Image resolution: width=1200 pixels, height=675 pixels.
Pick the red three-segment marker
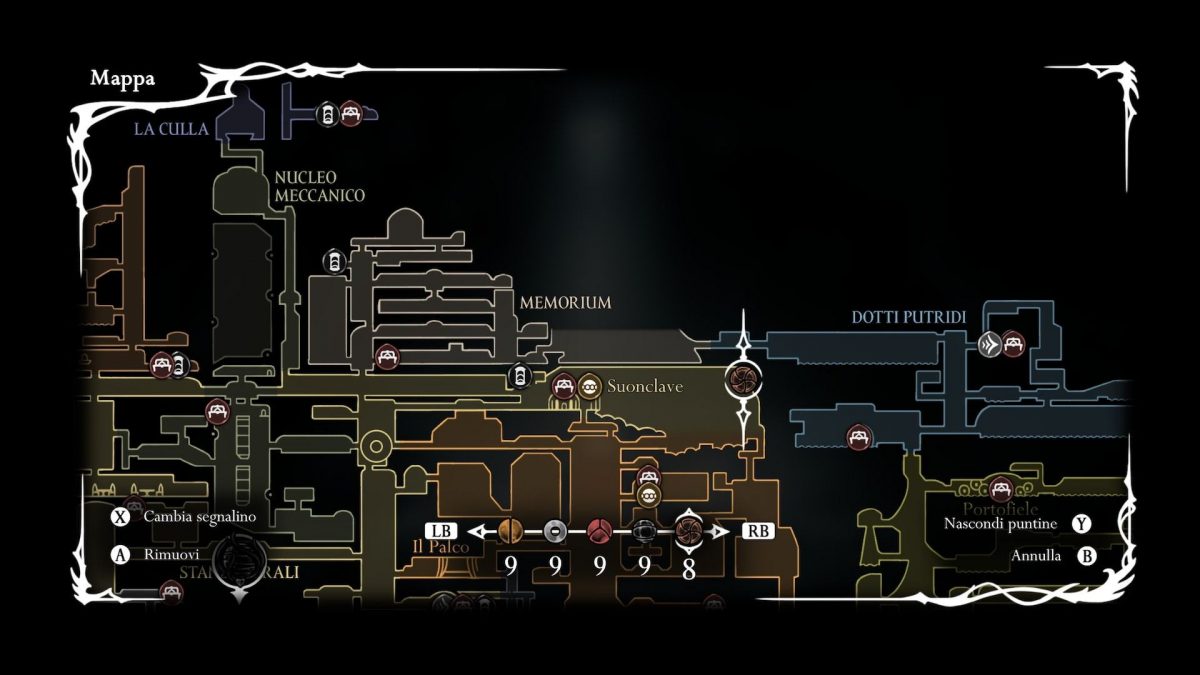[599, 531]
